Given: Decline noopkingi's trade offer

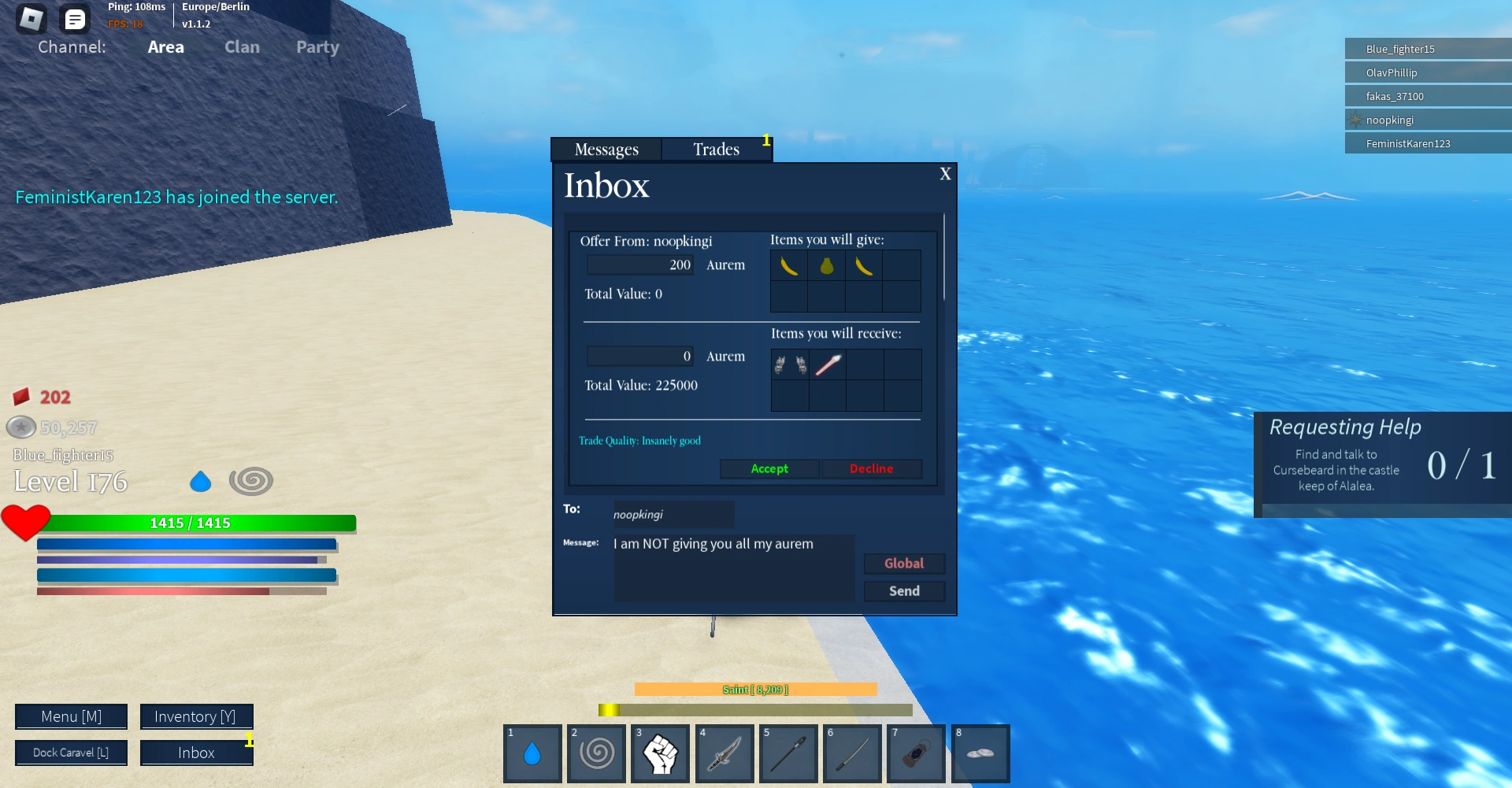Looking at the screenshot, I should [871, 468].
